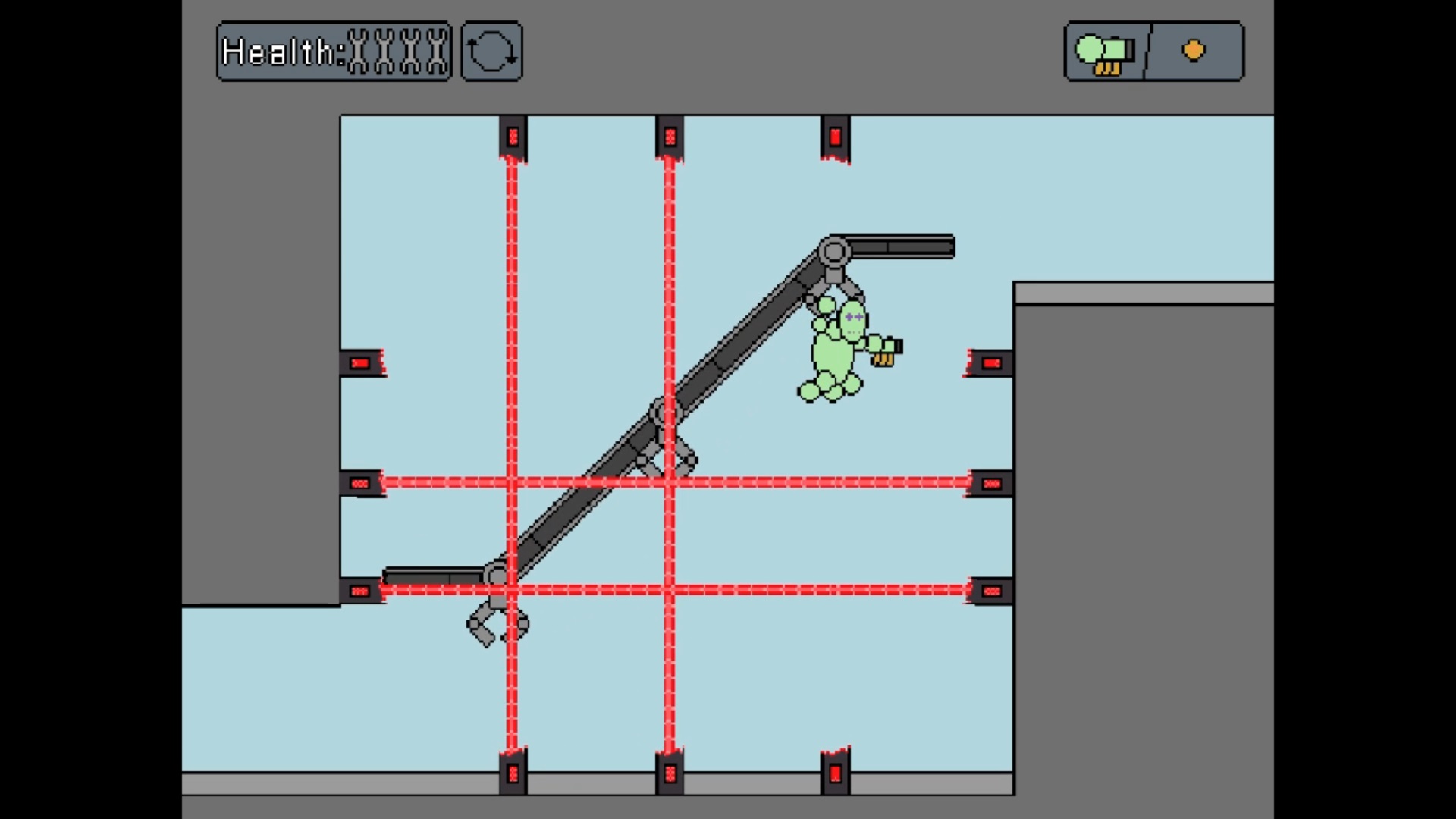Disable the middle-left wall laser beam
Image resolution: width=1456 pixels, height=819 pixels.
(x=360, y=484)
